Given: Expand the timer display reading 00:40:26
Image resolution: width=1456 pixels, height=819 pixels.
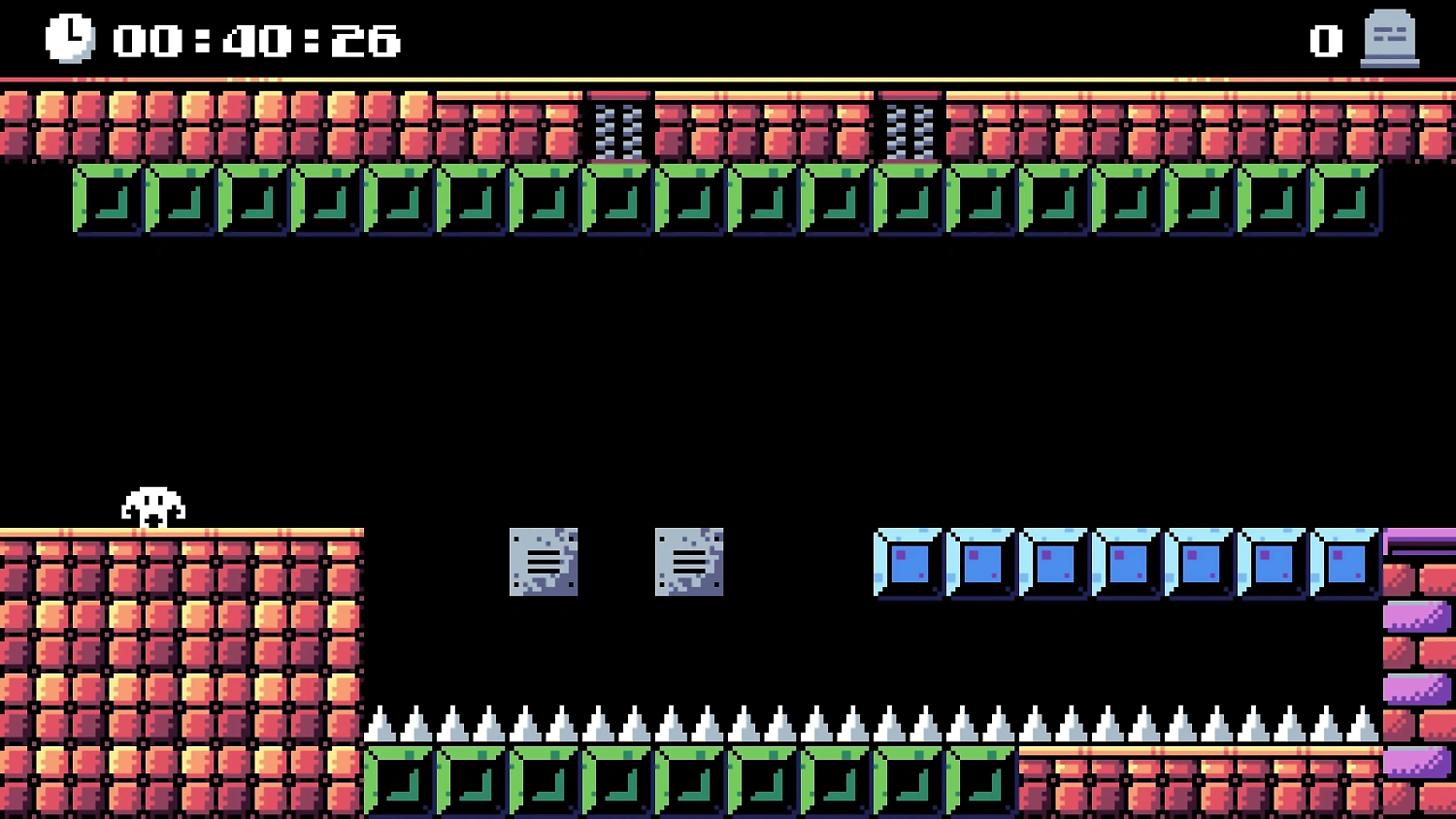Looking at the screenshot, I should [254, 41].
